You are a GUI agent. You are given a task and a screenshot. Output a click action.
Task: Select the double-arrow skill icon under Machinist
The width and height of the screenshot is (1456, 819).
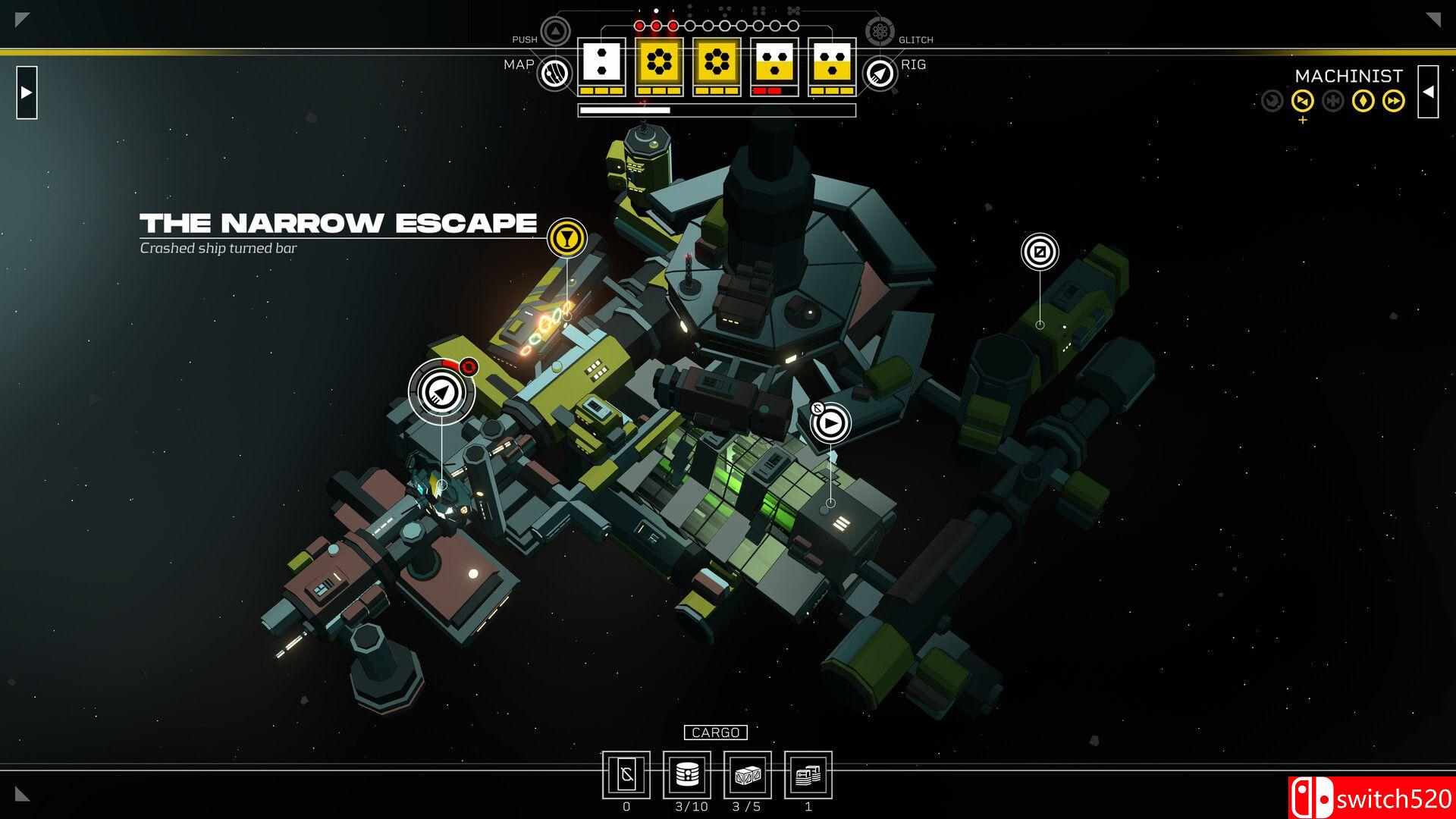pyautogui.click(x=1394, y=100)
